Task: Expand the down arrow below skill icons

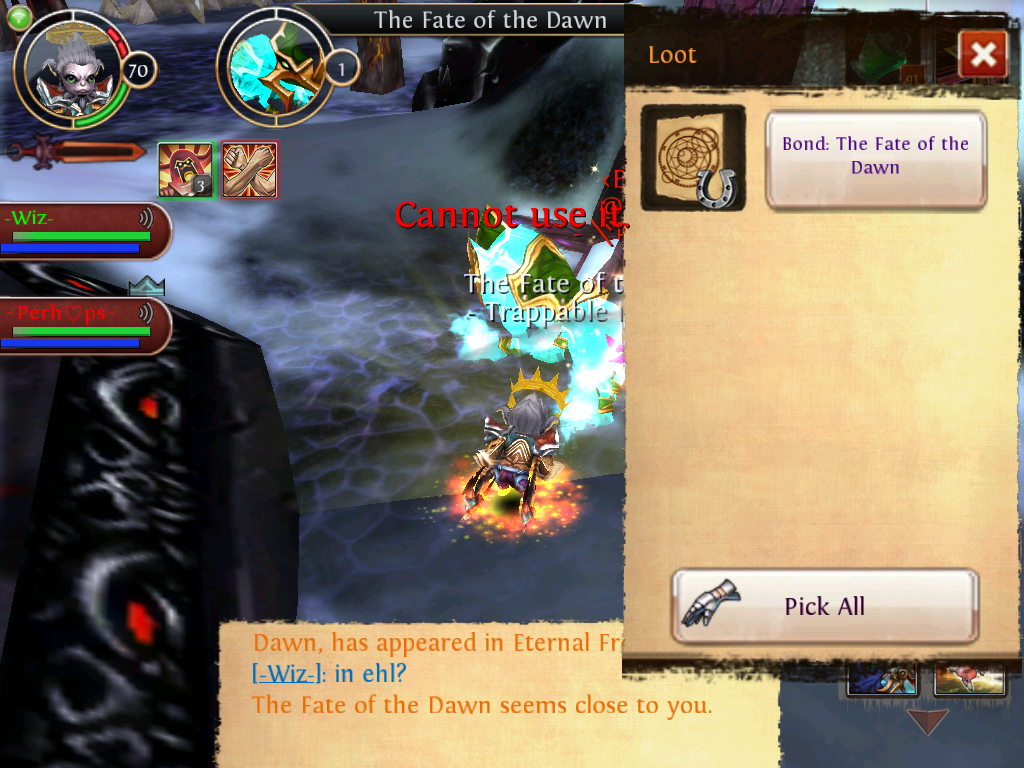Action: [926, 721]
